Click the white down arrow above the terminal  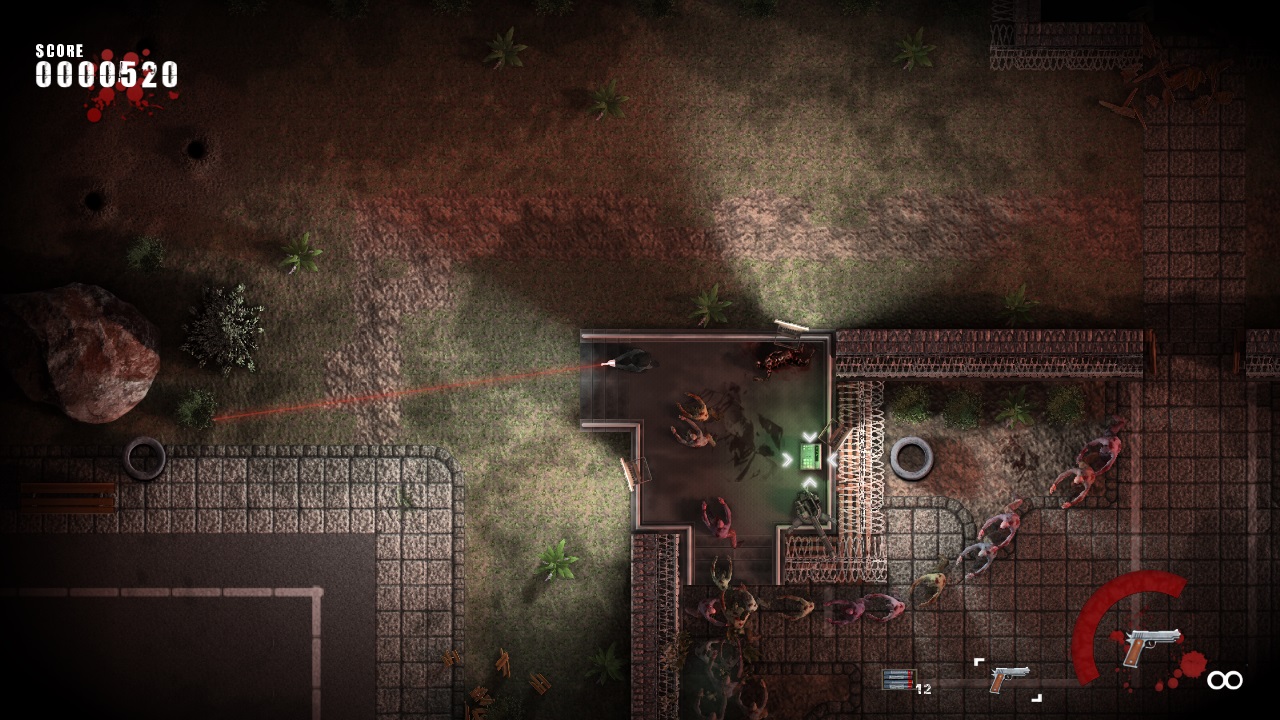pos(811,437)
